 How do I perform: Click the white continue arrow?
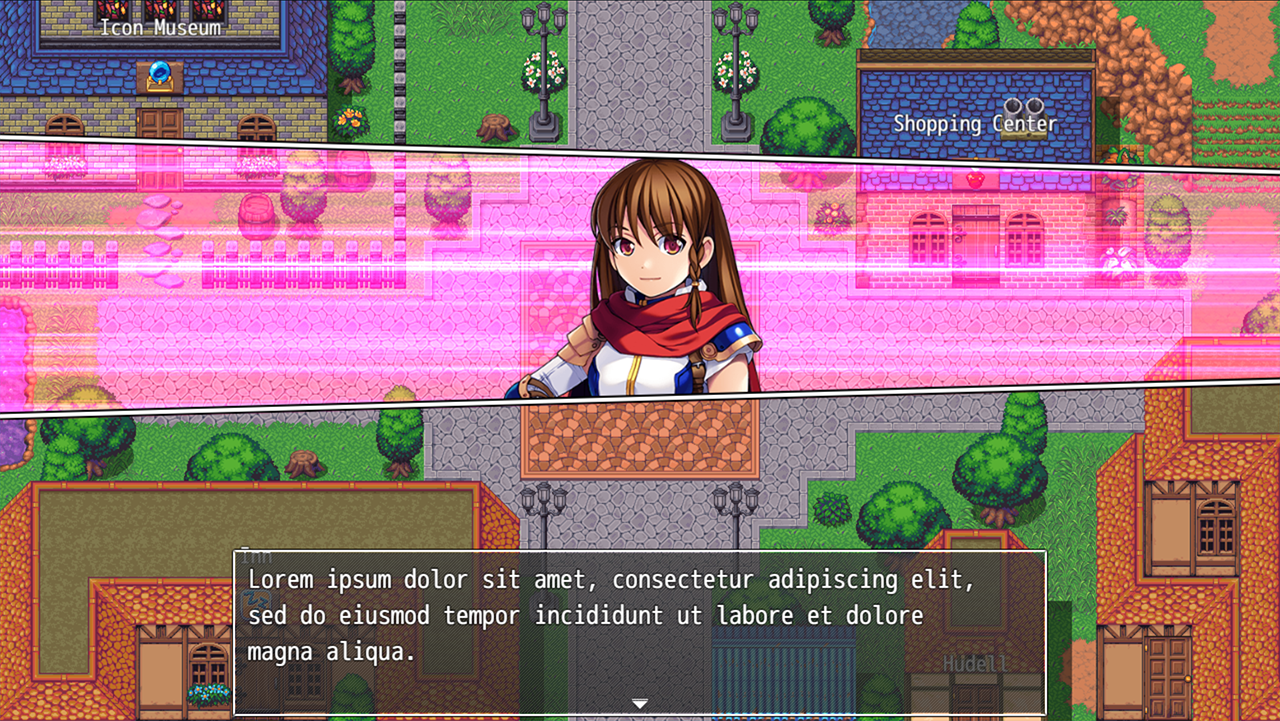(640, 704)
